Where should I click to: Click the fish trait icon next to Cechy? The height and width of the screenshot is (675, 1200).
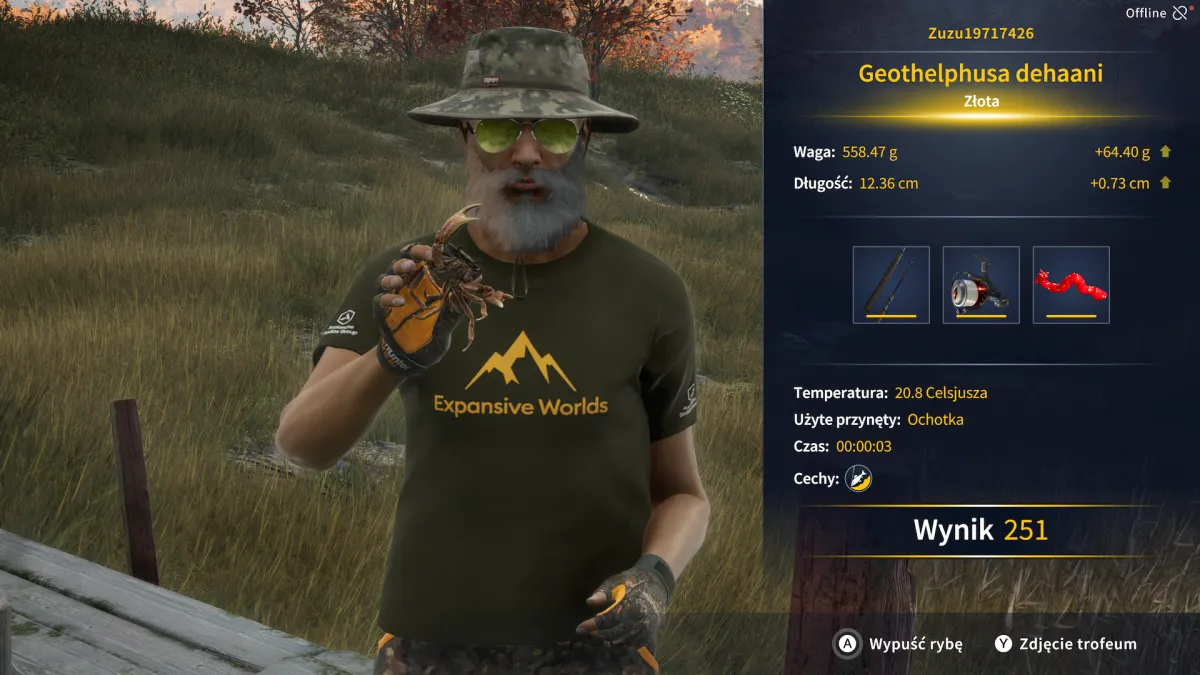click(x=858, y=479)
